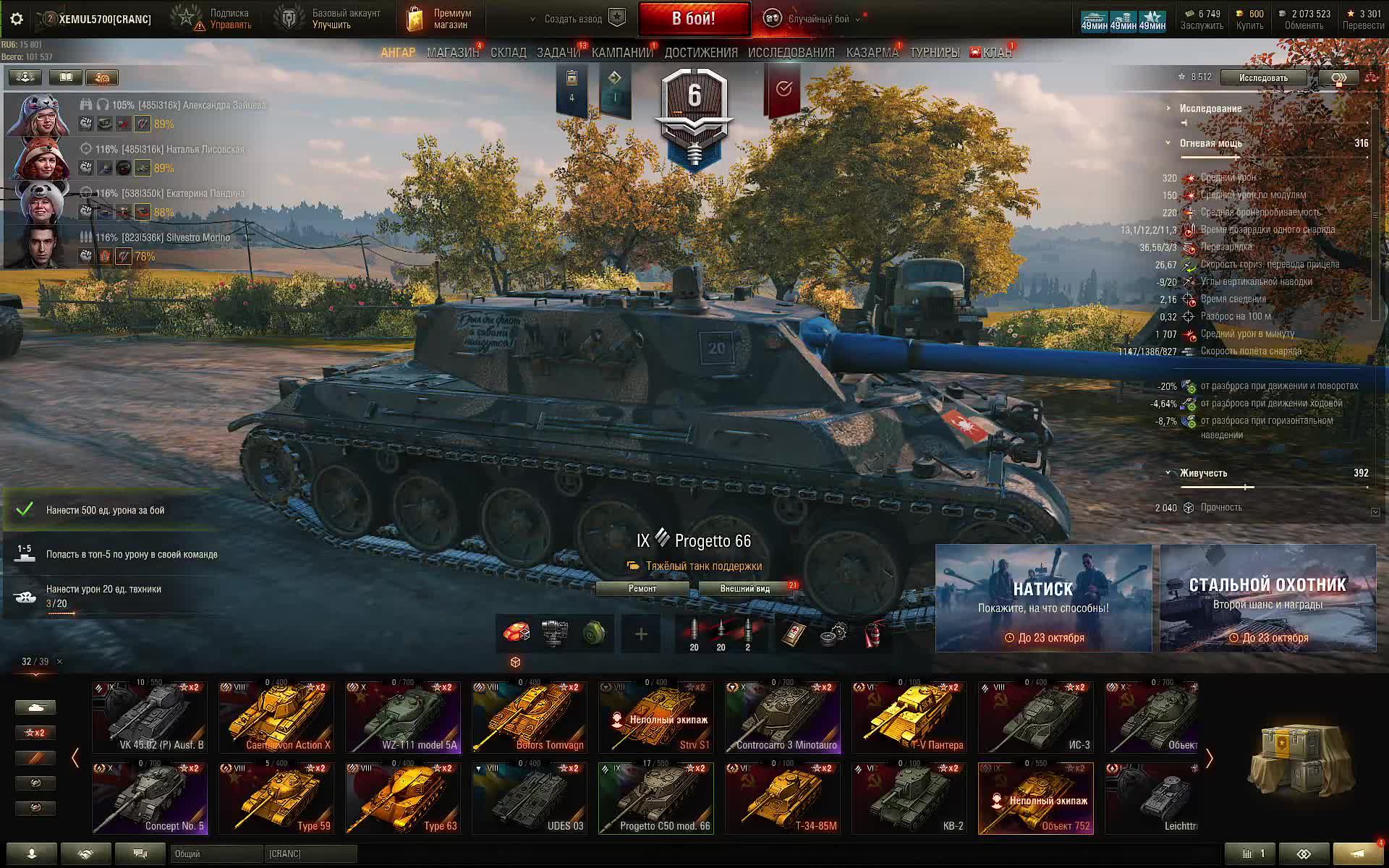The image size is (1389, 868).
Task: Go to the КАЗАРМА tab
Action: point(872,53)
